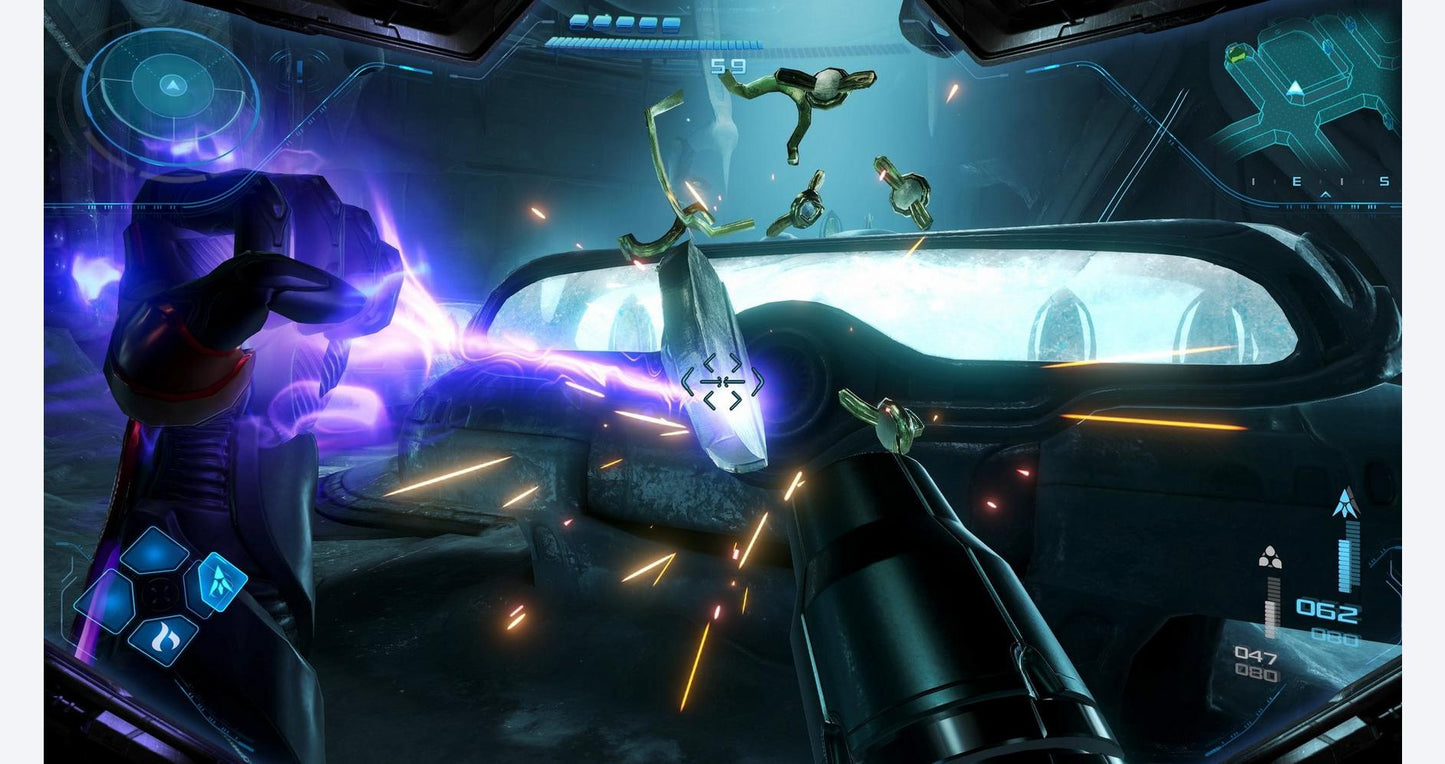Select the I-E-I-S indicator strip under the minimap
The height and width of the screenshot is (764, 1445).
[x=1319, y=180]
